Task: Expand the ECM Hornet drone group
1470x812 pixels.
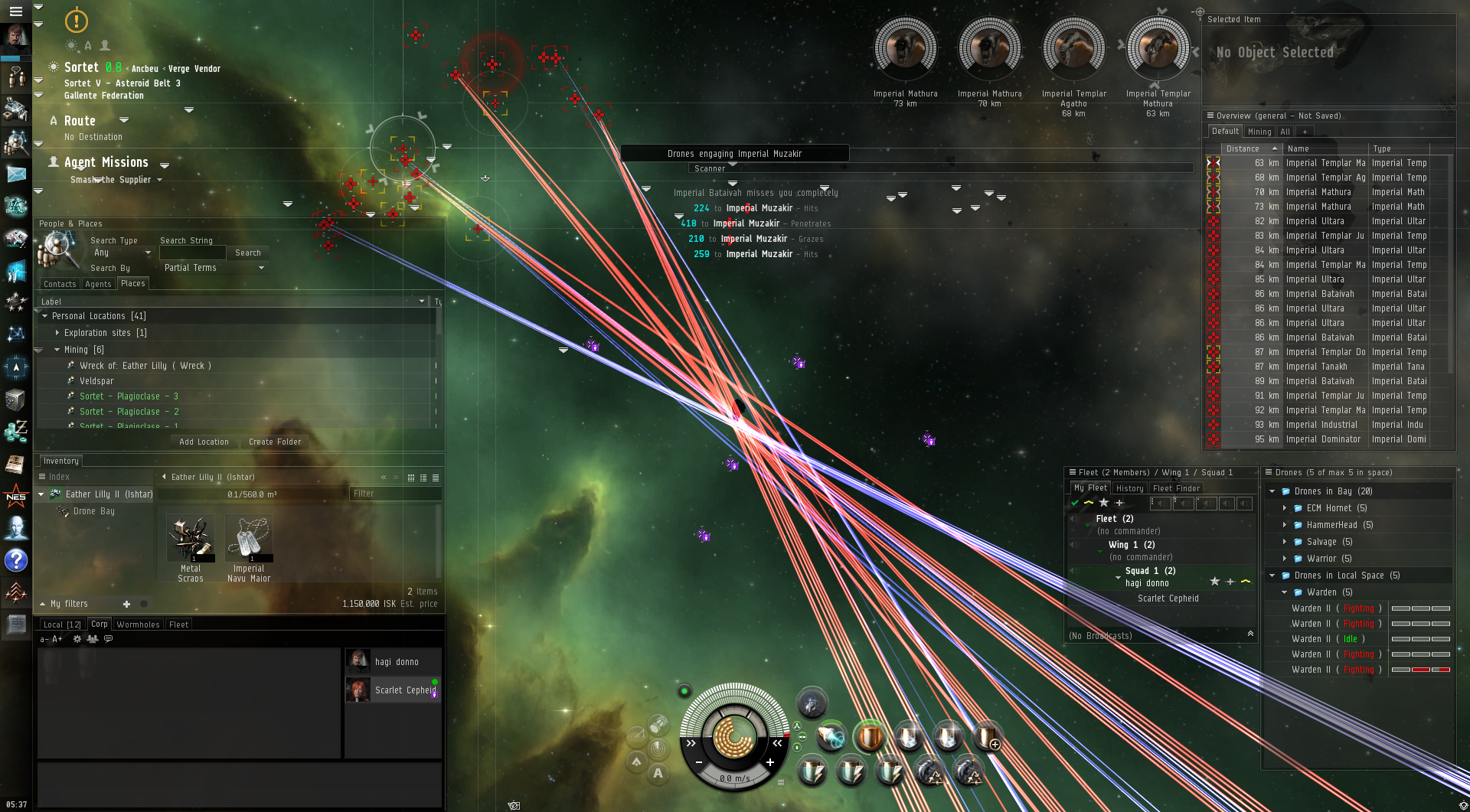Action: (1284, 508)
